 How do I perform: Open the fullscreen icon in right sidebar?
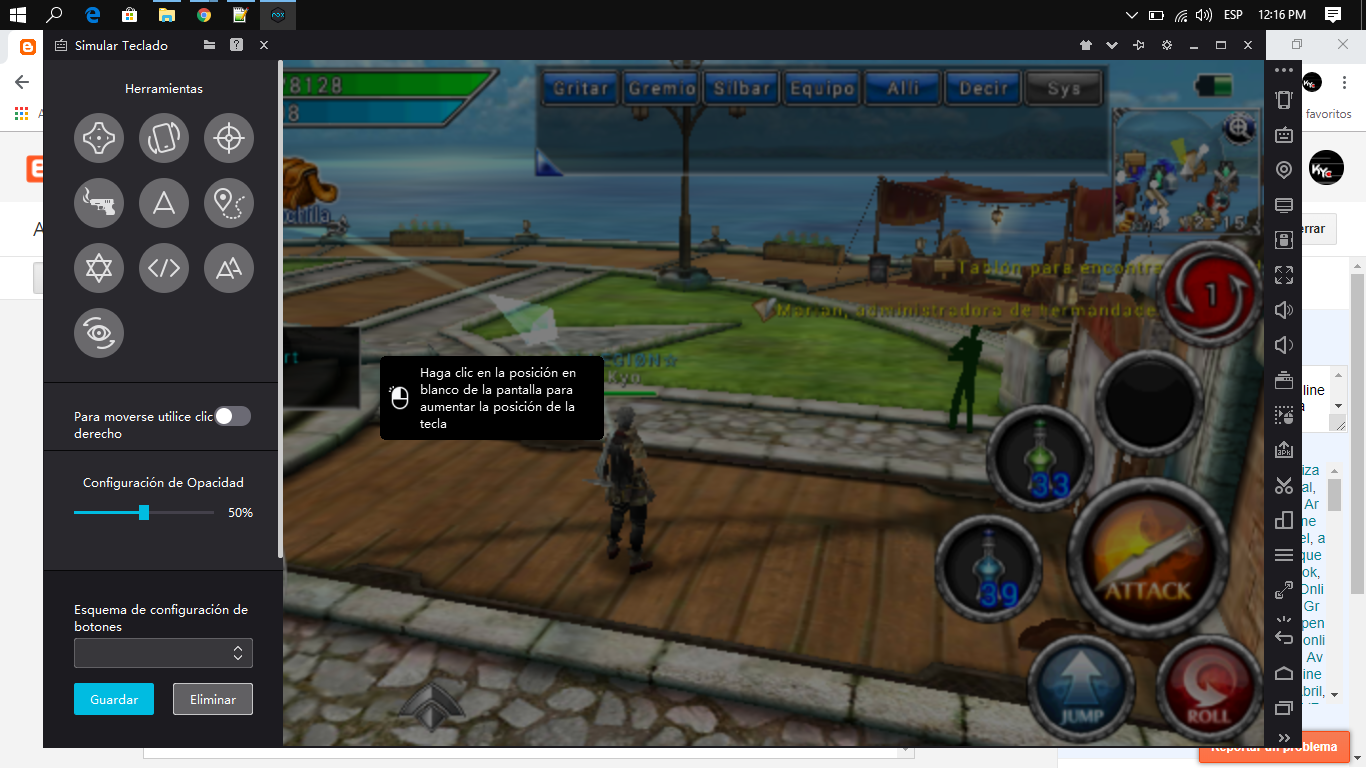(x=1283, y=274)
